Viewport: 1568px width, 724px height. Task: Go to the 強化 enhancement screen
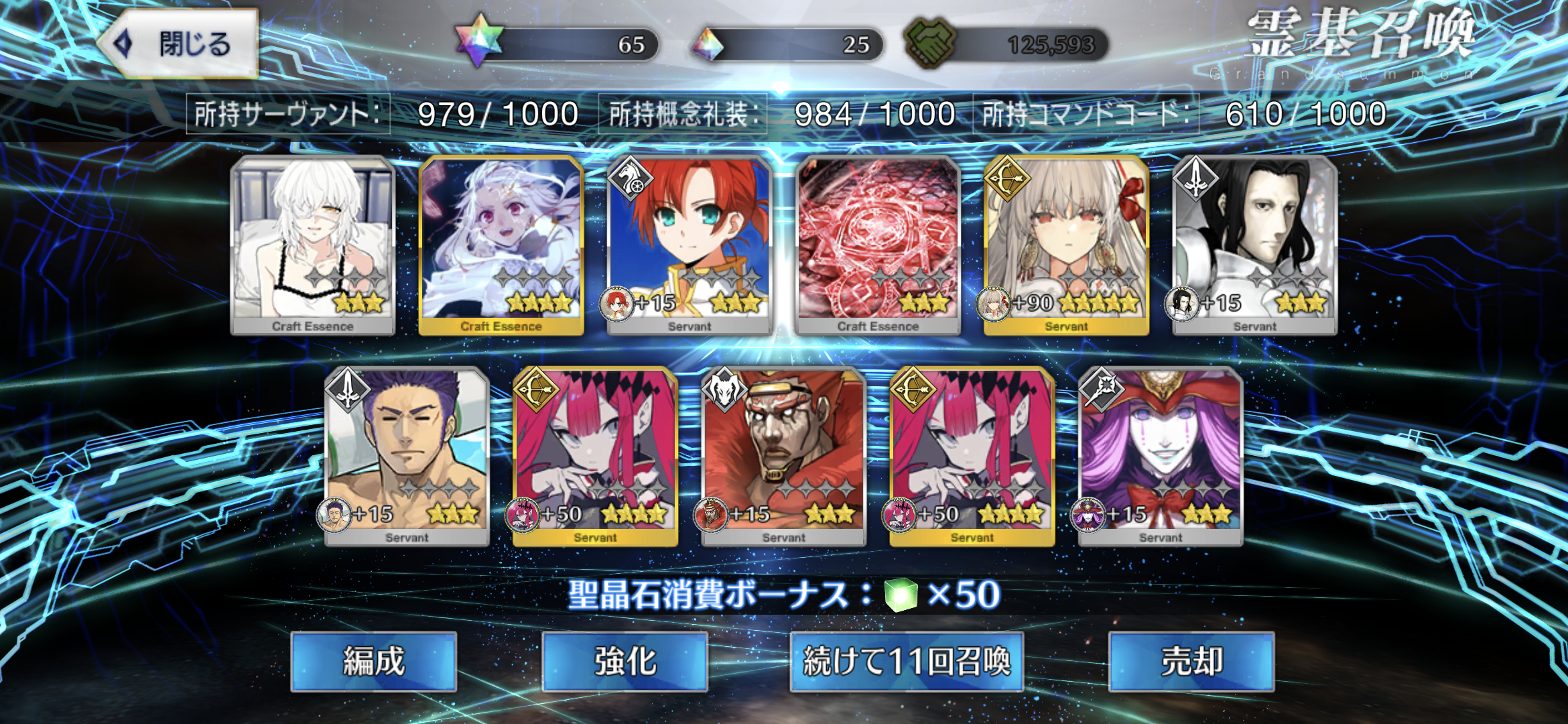click(625, 662)
